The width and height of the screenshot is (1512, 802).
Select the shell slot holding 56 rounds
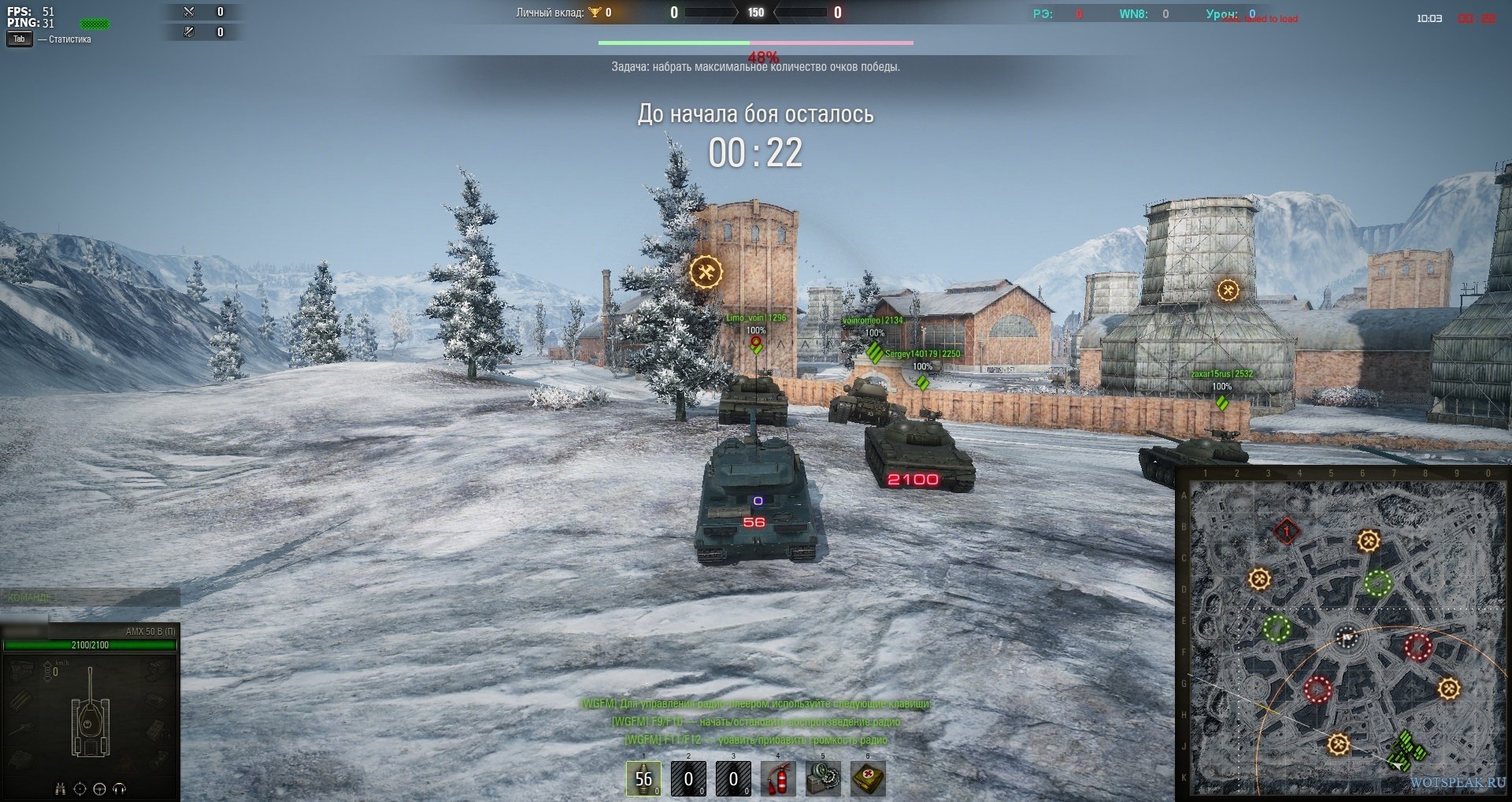point(643,778)
